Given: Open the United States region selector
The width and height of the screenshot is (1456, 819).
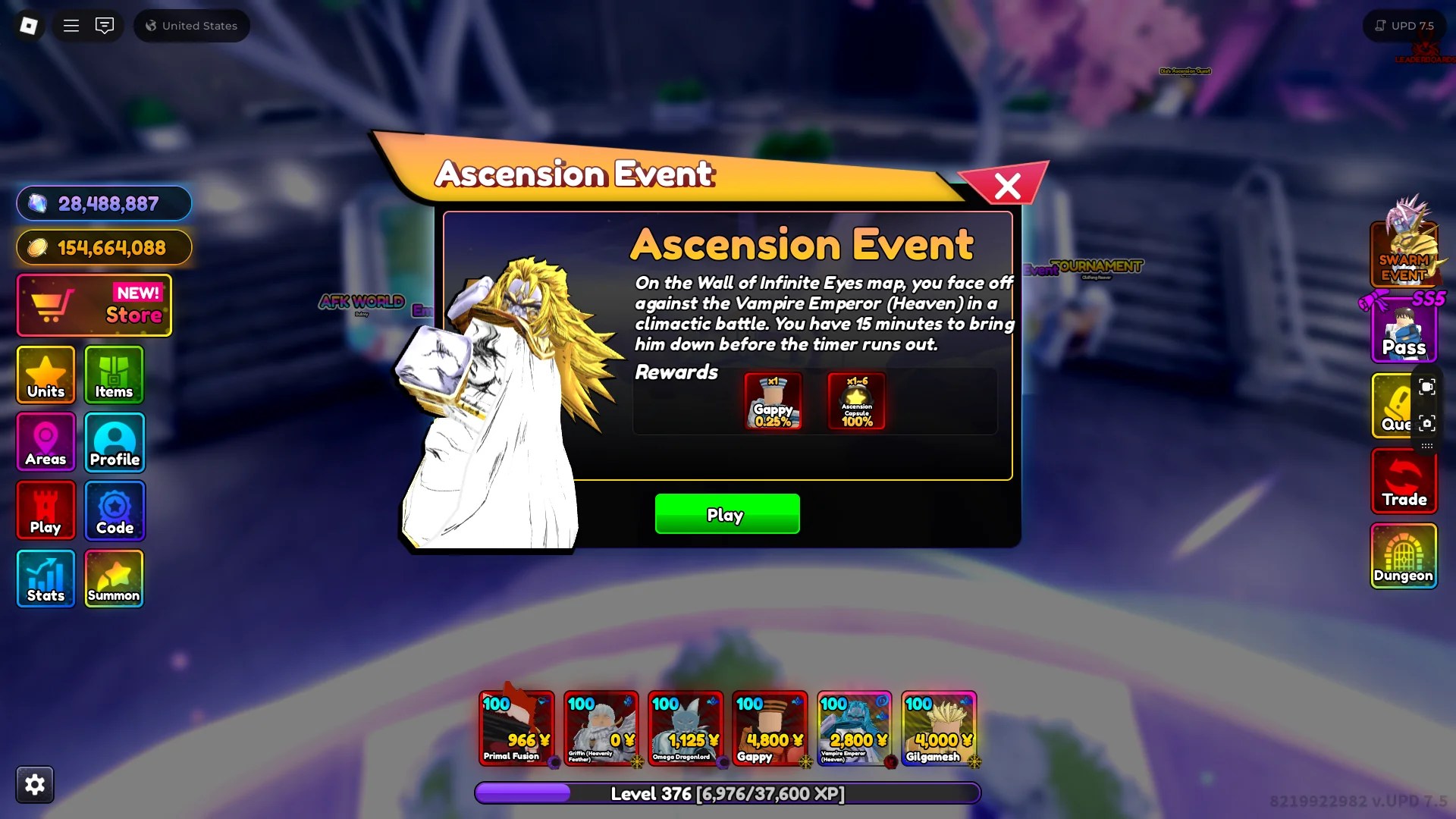Looking at the screenshot, I should click(x=191, y=25).
